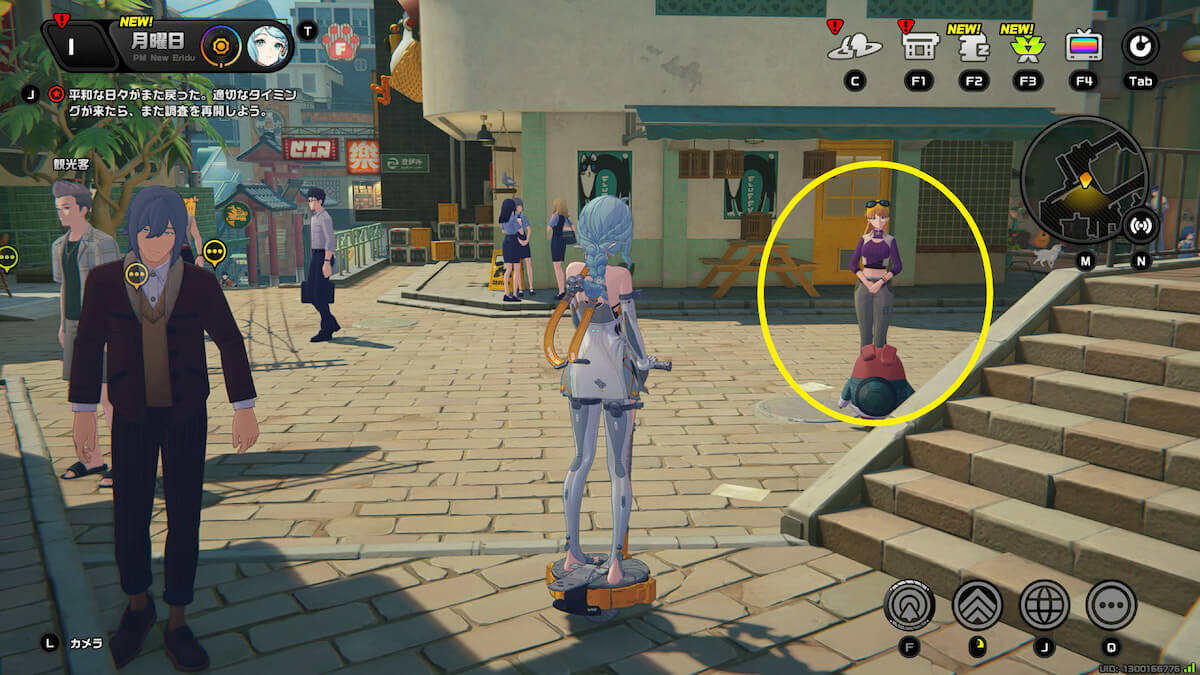Activate the circular upward arrow interact button
This screenshot has height=675, width=1200.
(909, 604)
